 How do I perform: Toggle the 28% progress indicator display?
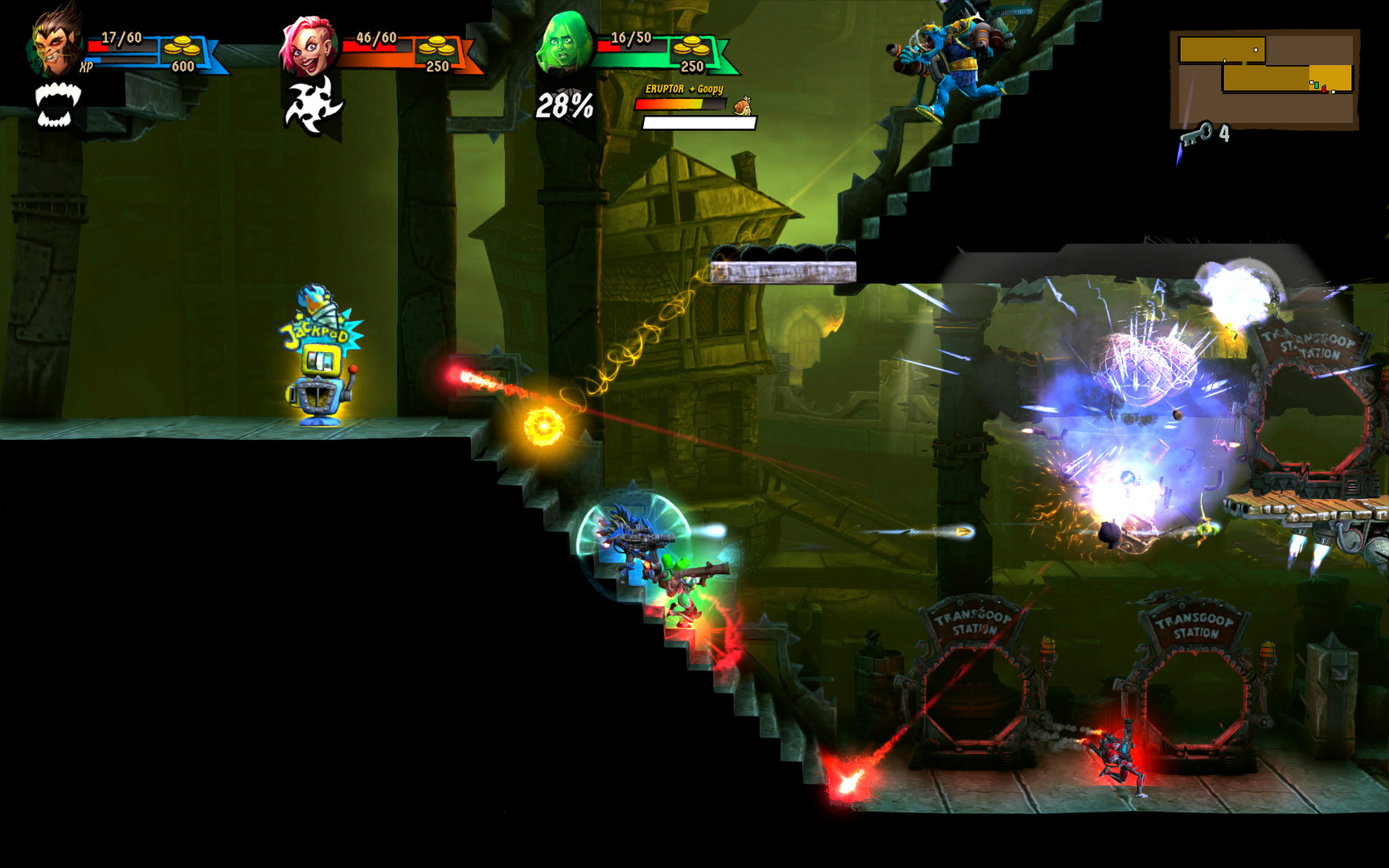point(567,104)
